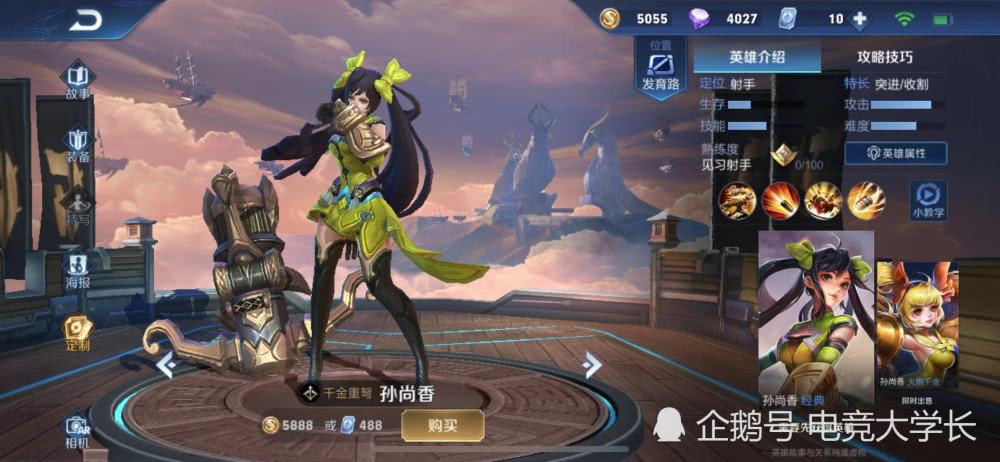Open the 海报 poster view
The width and height of the screenshot is (1000, 462).
[77, 268]
